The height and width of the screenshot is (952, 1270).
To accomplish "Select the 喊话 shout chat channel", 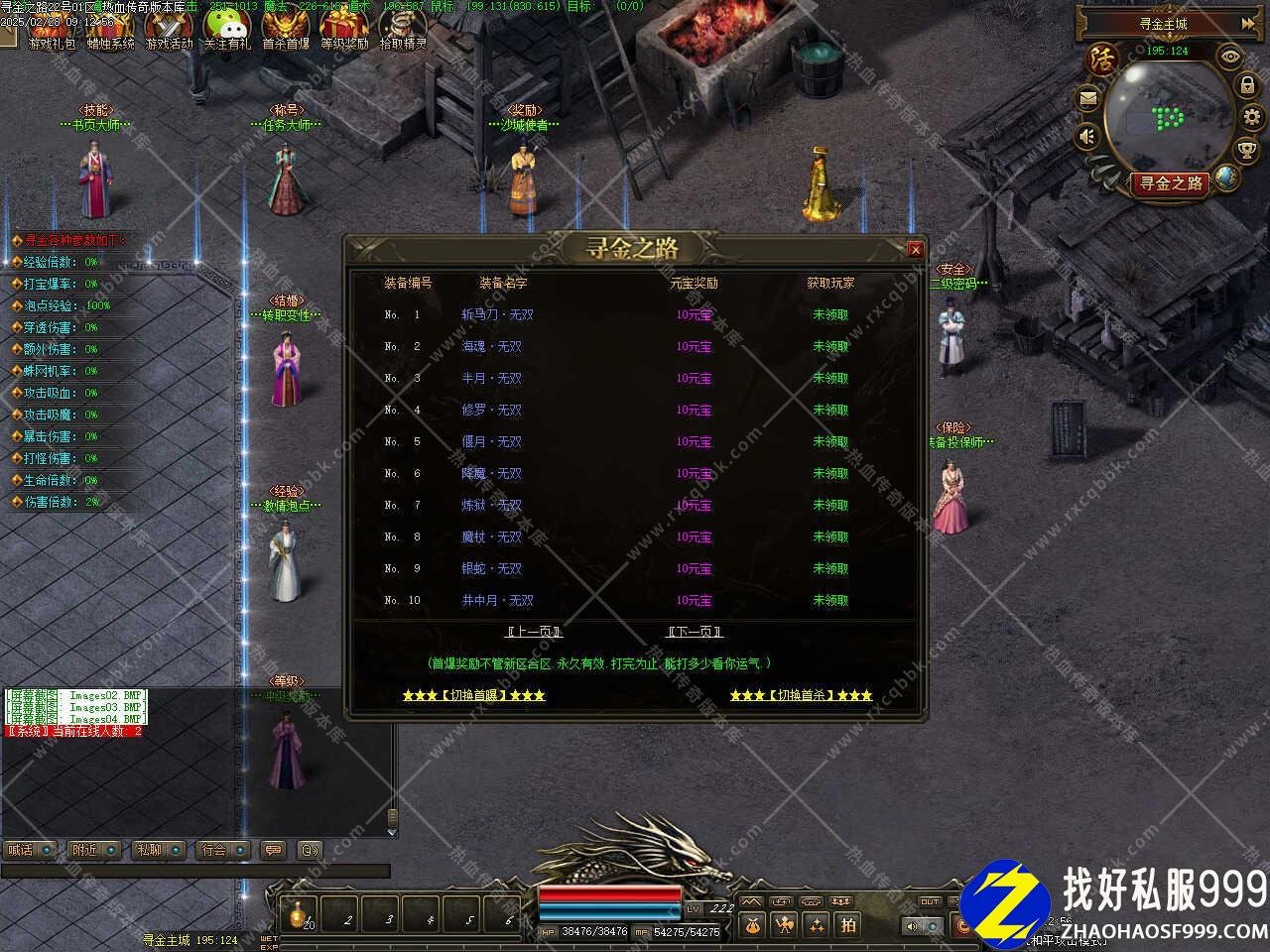I will [29, 850].
